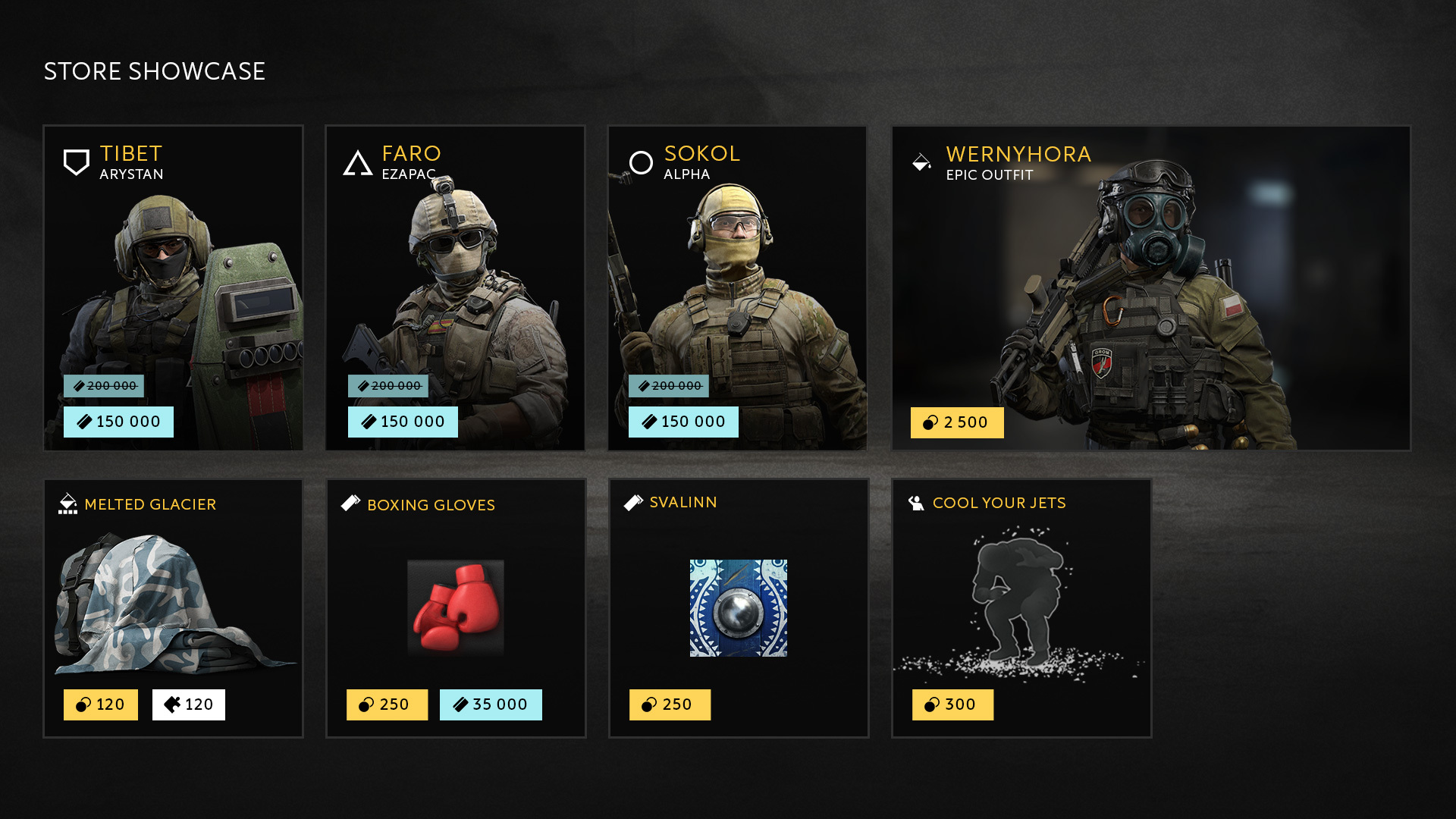
Task: Open the Melted Glacier item tile
Action: [x=173, y=599]
